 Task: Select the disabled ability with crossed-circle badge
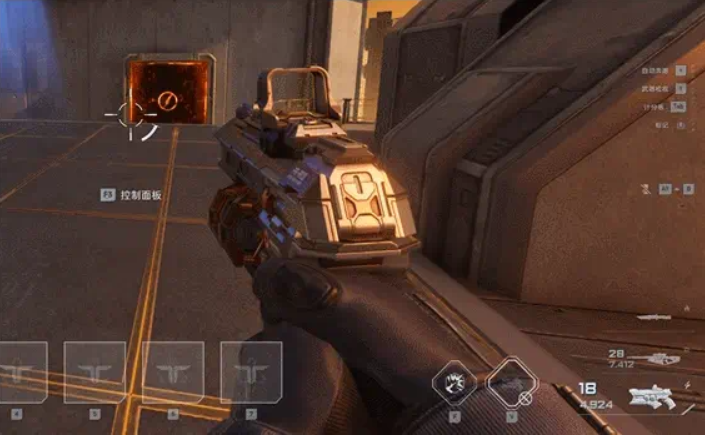[x=512, y=383]
